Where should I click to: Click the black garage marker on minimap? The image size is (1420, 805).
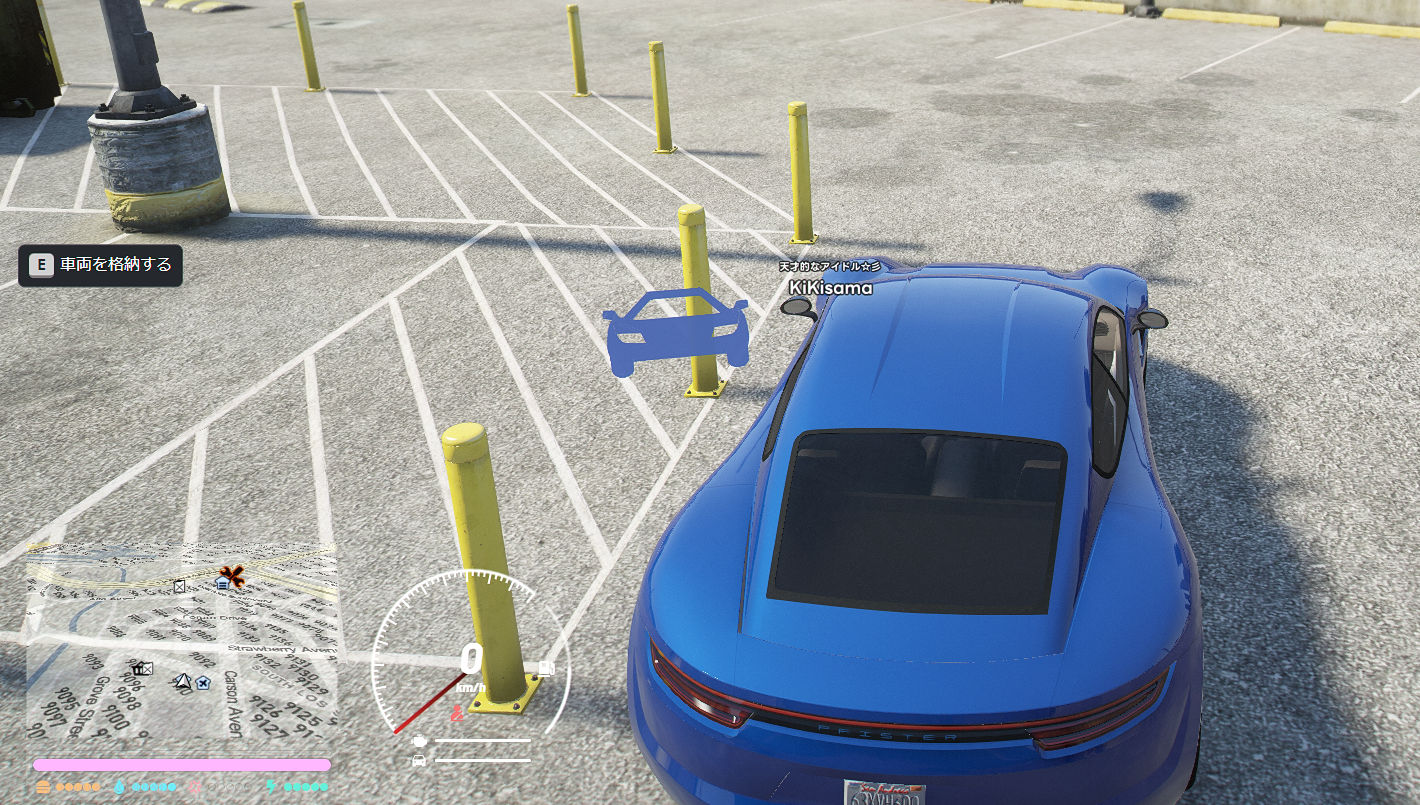pos(142,668)
